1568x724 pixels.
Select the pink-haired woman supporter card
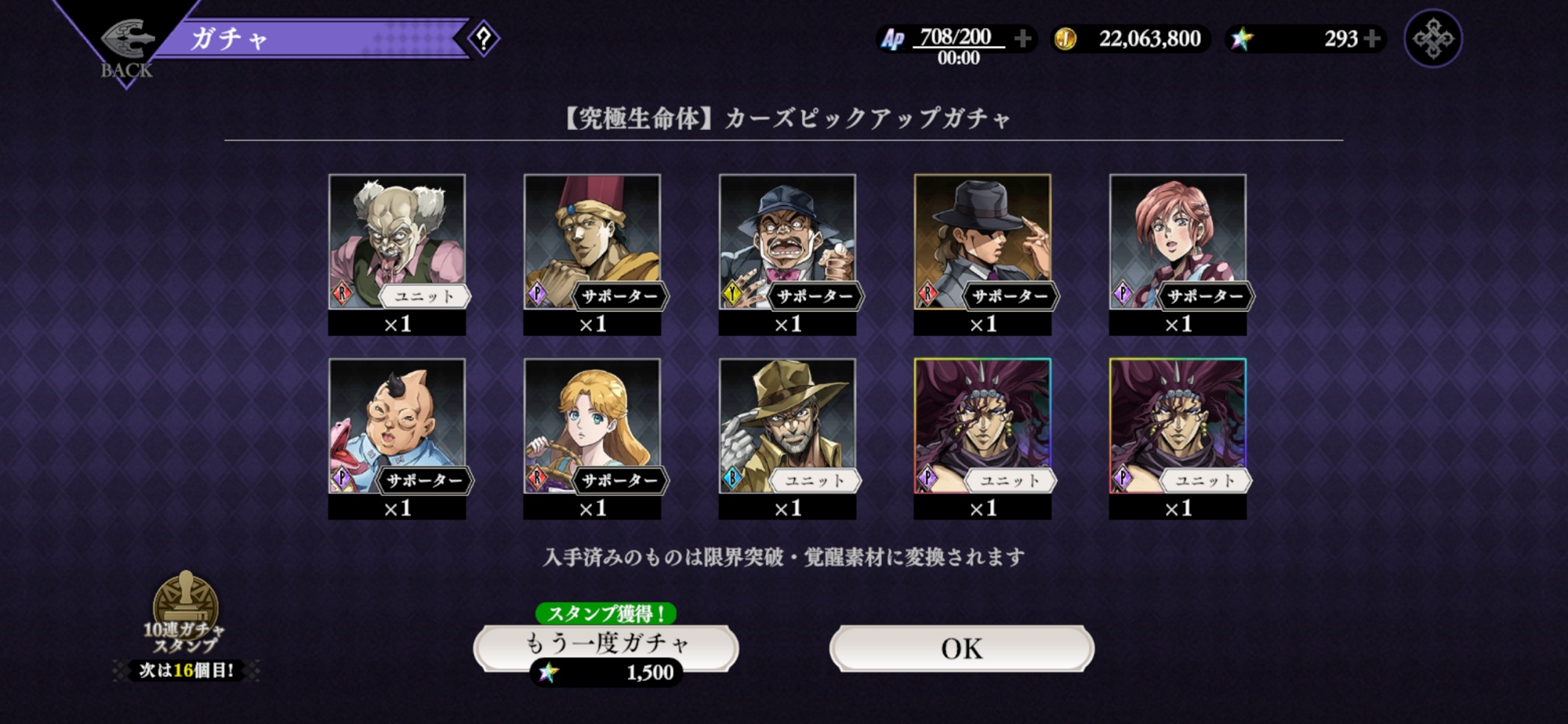point(1178,241)
